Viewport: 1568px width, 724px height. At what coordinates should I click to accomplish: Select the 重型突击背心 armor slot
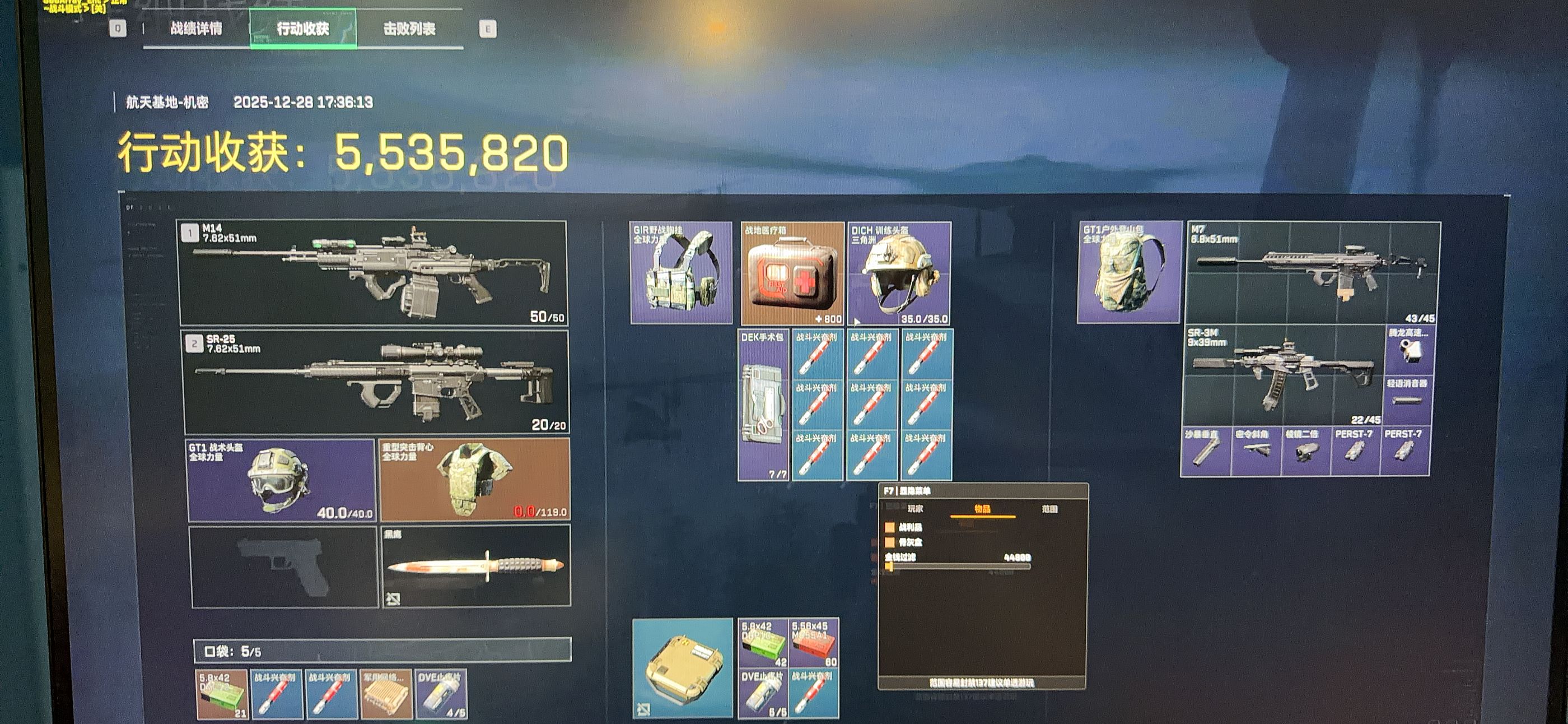click(x=474, y=479)
